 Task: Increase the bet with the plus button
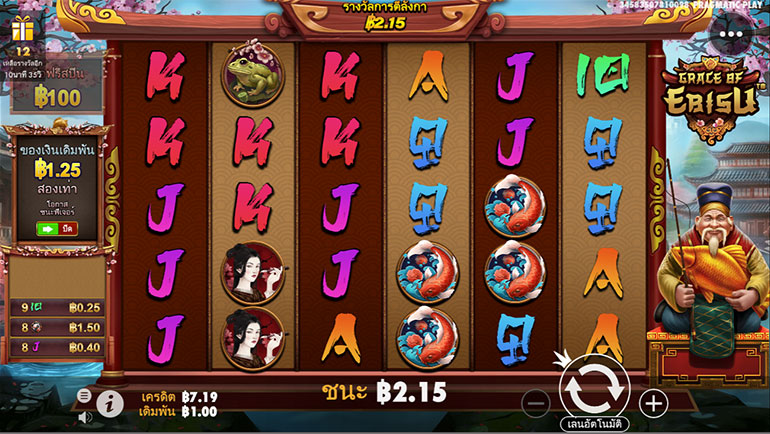point(653,403)
